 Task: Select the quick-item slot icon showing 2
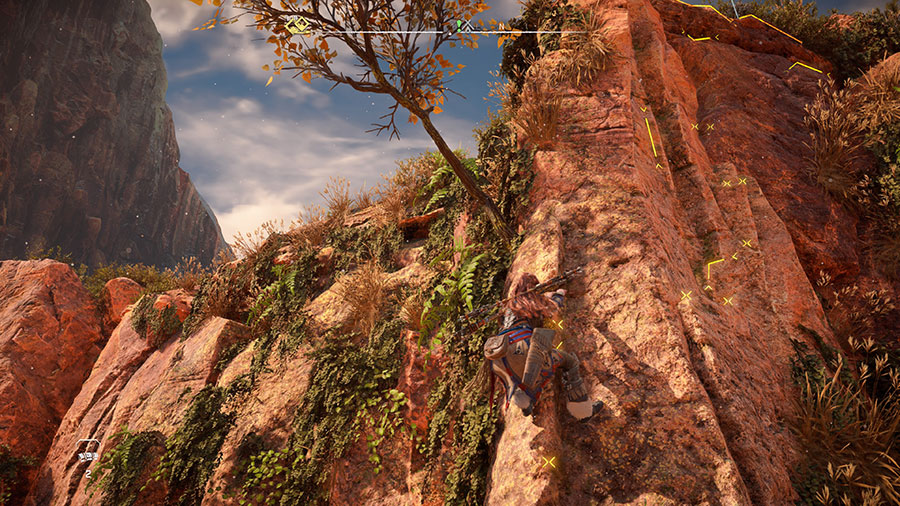(89, 450)
